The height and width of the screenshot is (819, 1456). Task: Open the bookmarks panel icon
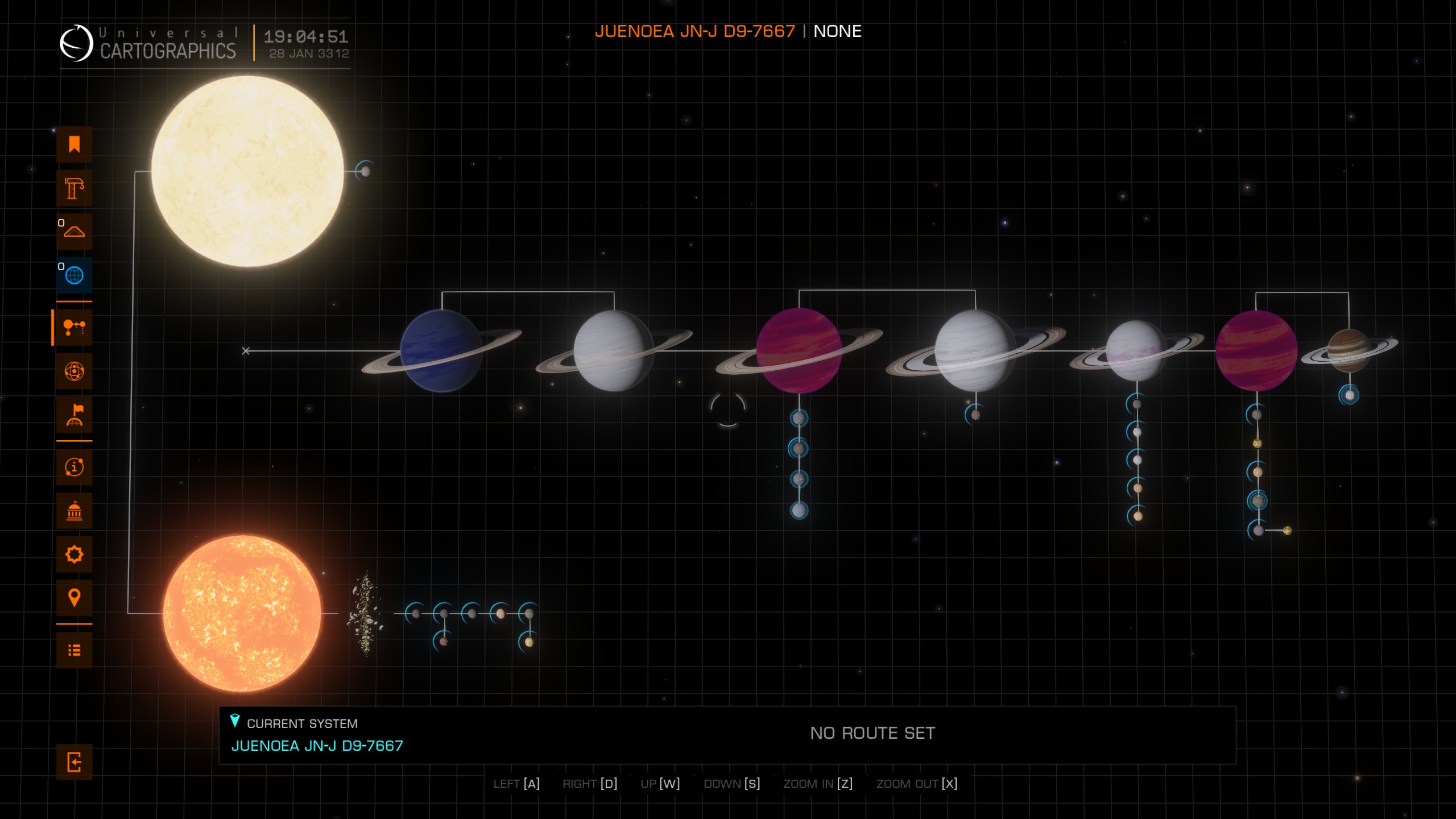coord(74,144)
